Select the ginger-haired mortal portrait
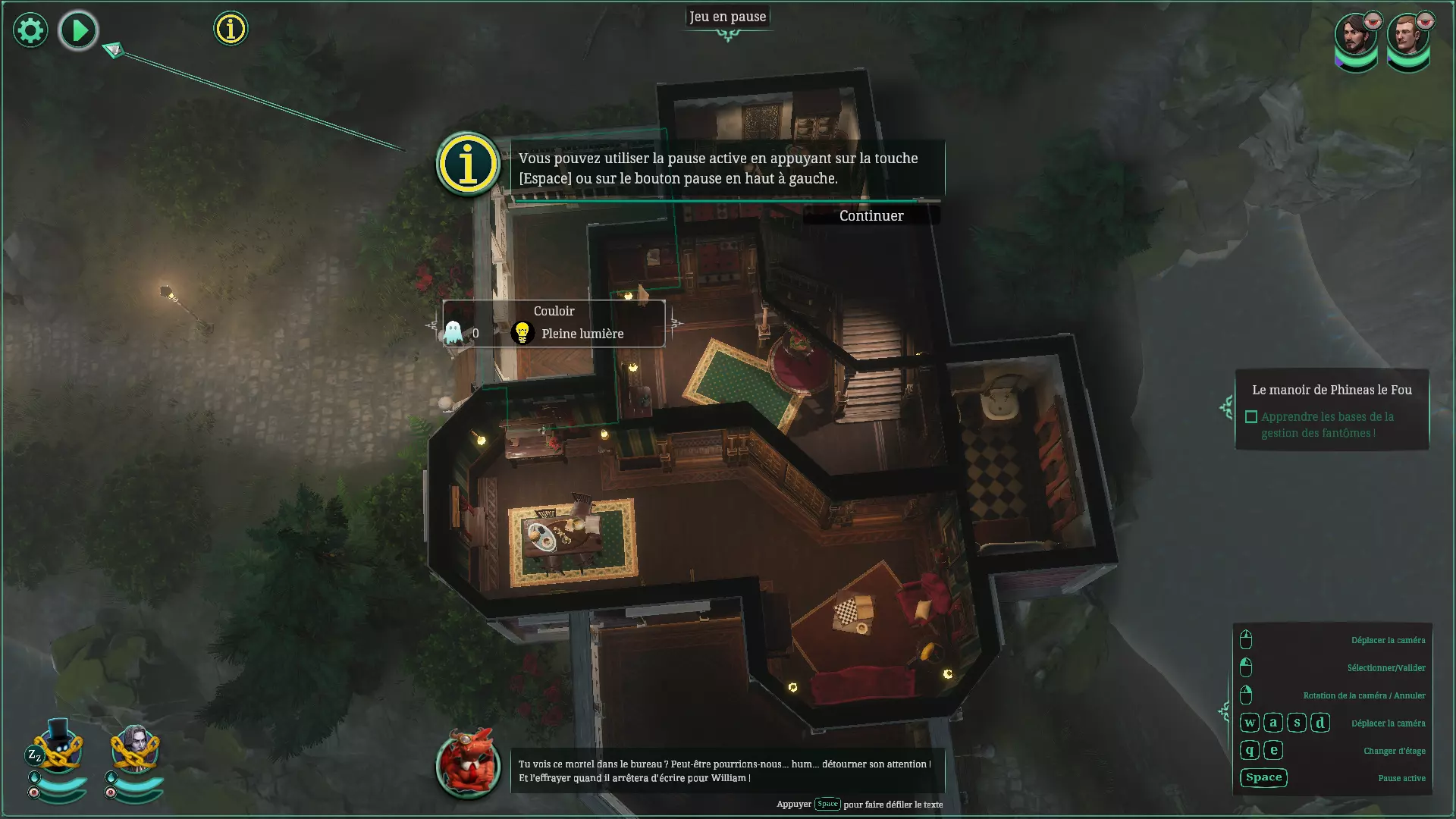 pos(1407,38)
